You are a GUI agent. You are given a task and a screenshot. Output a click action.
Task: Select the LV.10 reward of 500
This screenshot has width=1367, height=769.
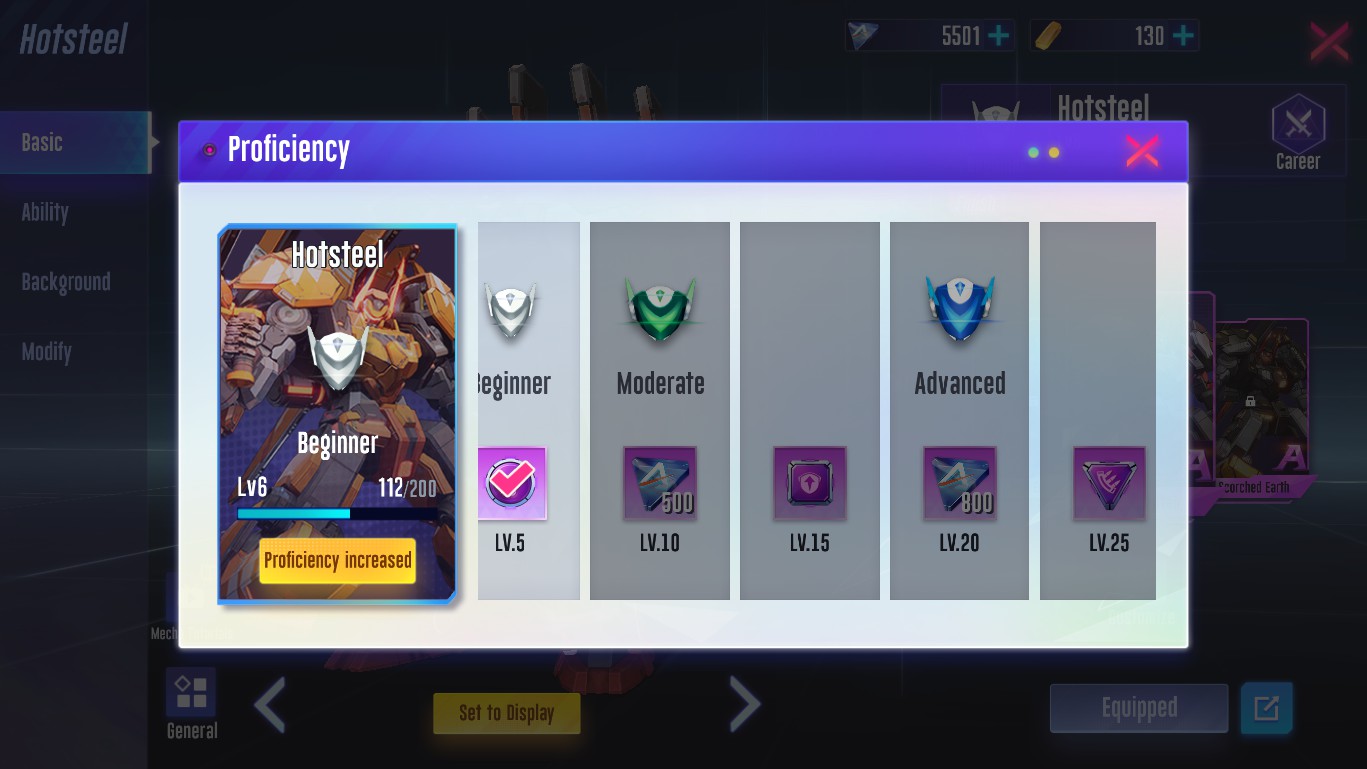coord(660,484)
